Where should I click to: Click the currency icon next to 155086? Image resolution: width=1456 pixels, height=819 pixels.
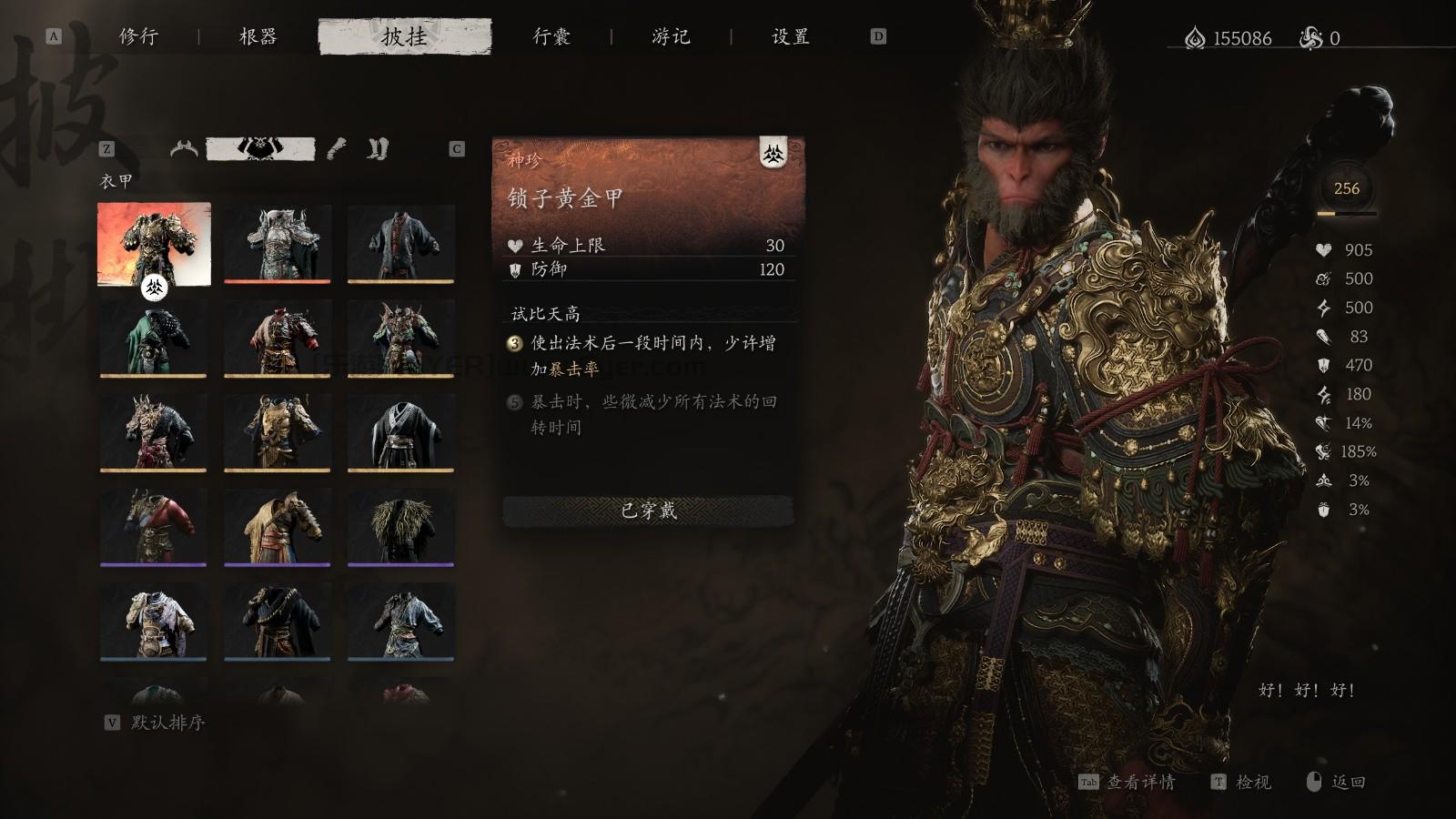1195,38
